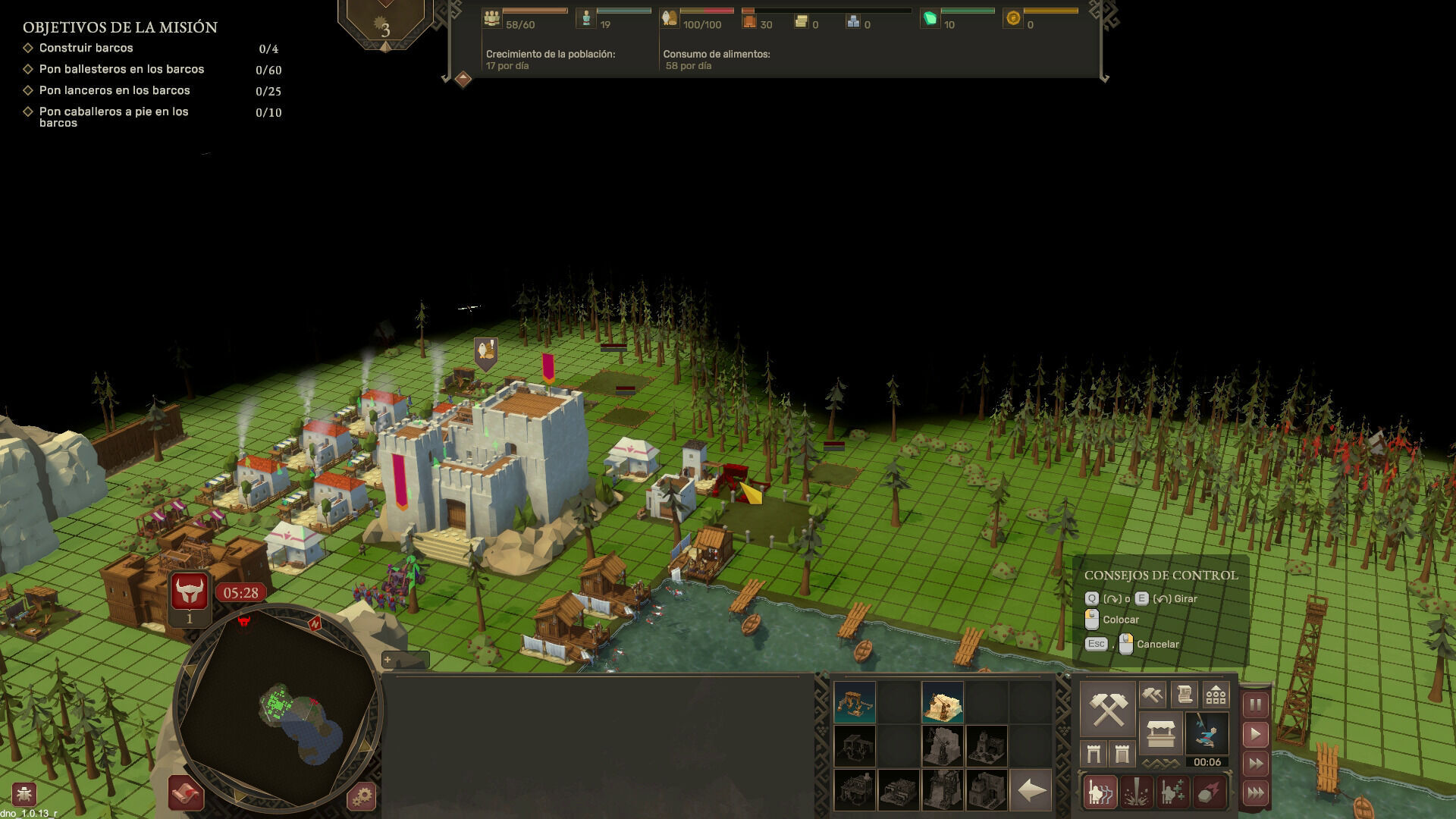Image resolution: width=1456 pixels, height=819 pixels.
Task: Select the stone quarry crane building
Action: [943, 701]
